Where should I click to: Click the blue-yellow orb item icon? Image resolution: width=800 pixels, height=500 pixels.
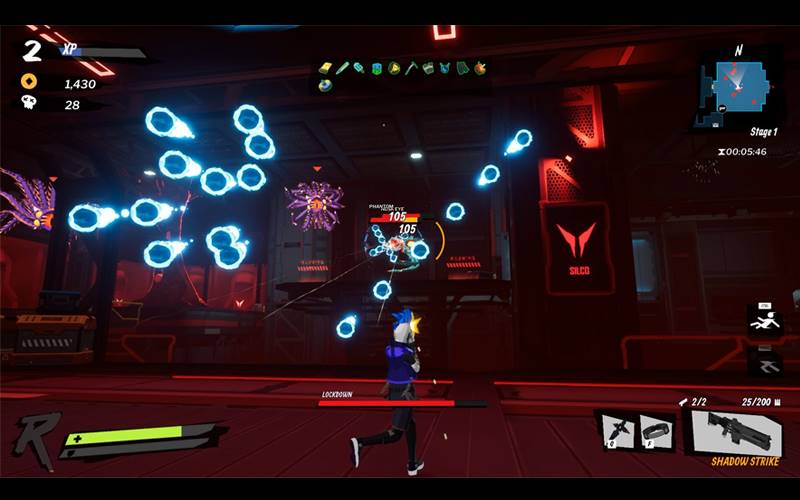coord(325,86)
